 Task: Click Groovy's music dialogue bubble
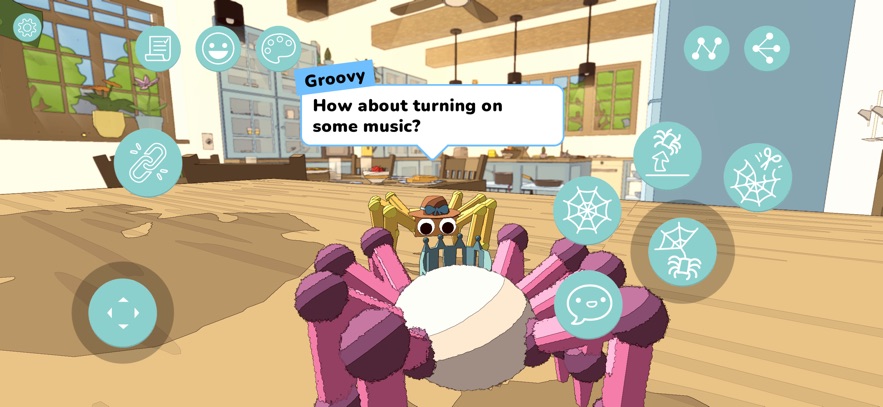pos(432,116)
